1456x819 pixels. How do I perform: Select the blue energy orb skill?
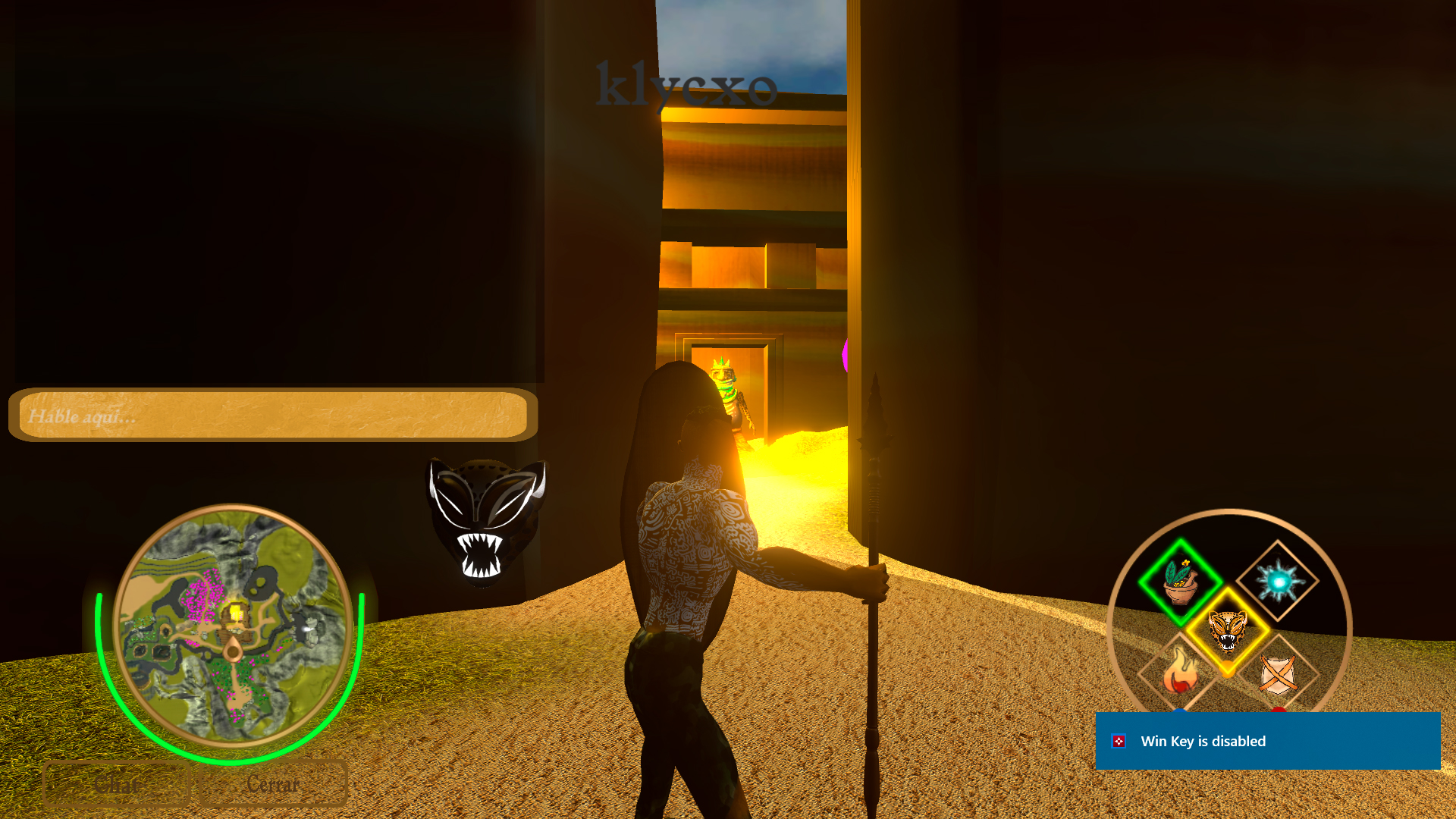[1280, 580]
